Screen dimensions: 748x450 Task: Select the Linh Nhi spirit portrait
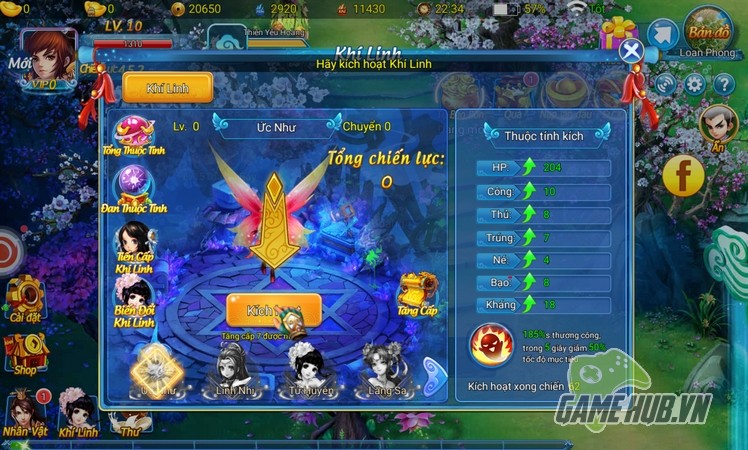(x=232, y=371)
